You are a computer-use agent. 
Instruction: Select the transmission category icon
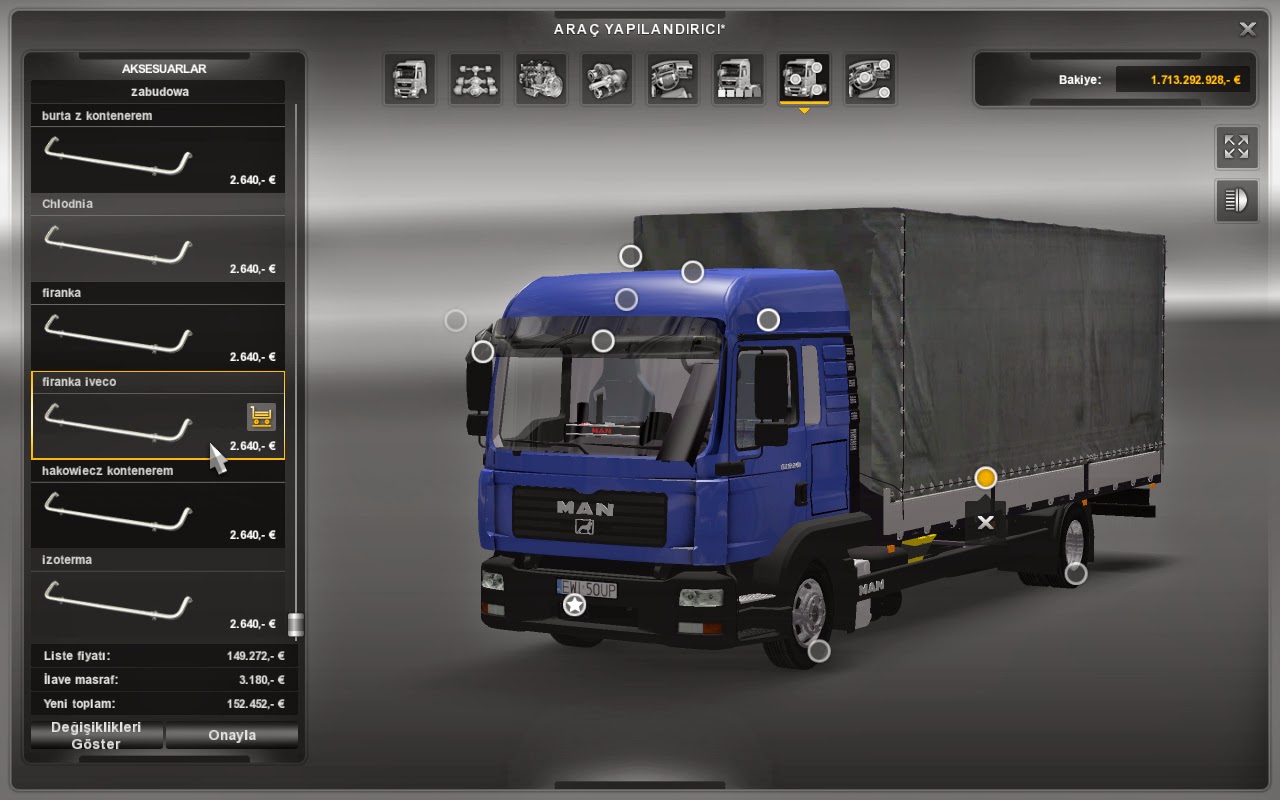click(x=607, y=78)
